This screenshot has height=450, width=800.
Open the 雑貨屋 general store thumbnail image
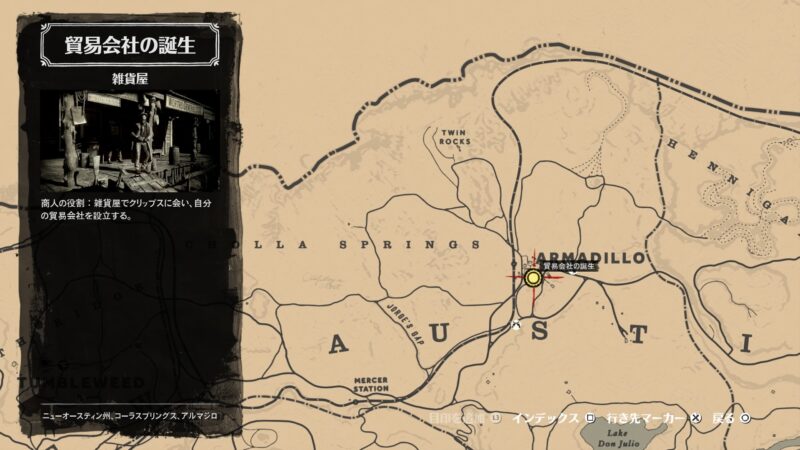(x=130, y=140)
